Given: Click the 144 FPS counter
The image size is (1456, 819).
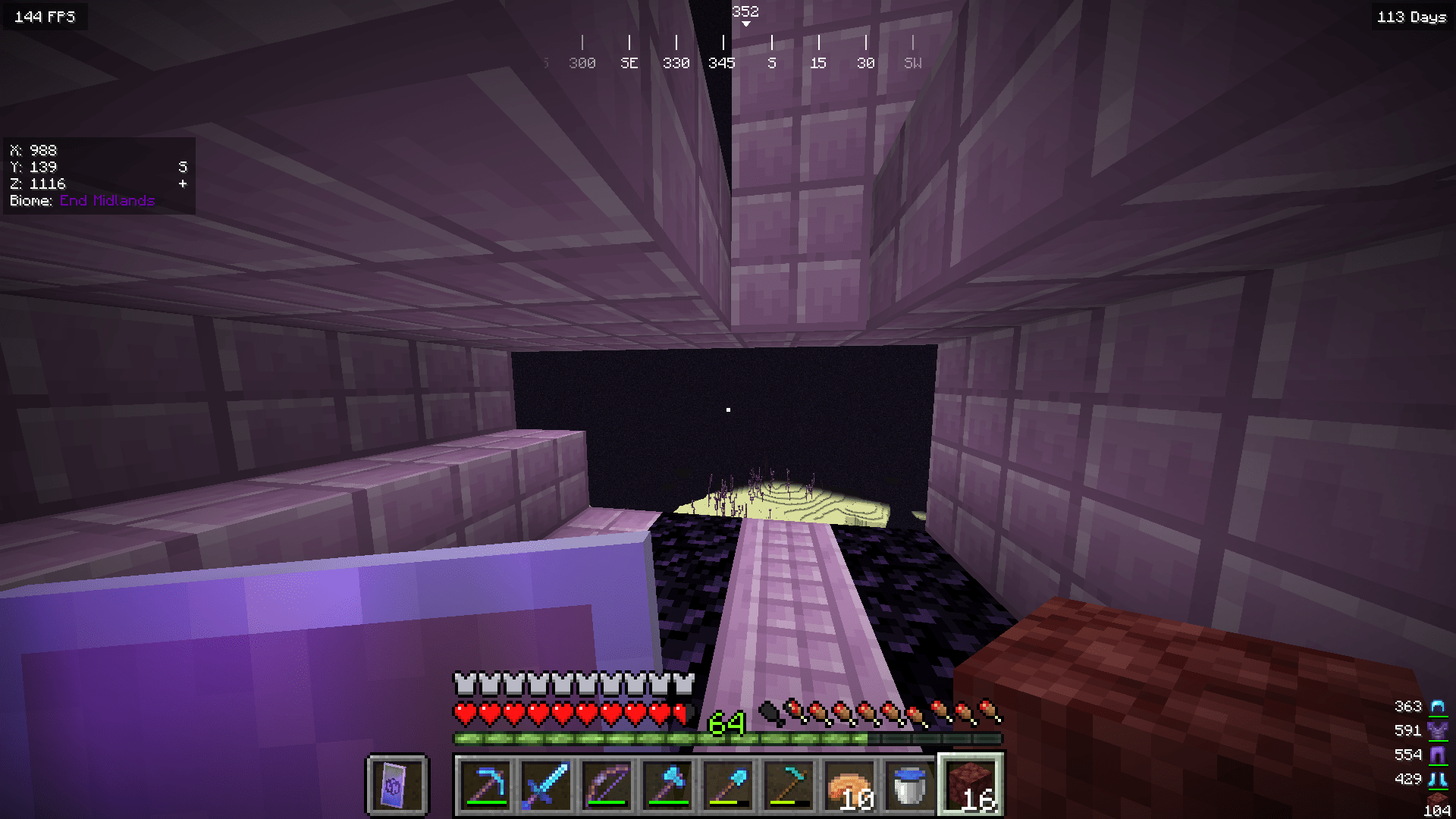Looking at the screenshot, I should tap(45, 15).
